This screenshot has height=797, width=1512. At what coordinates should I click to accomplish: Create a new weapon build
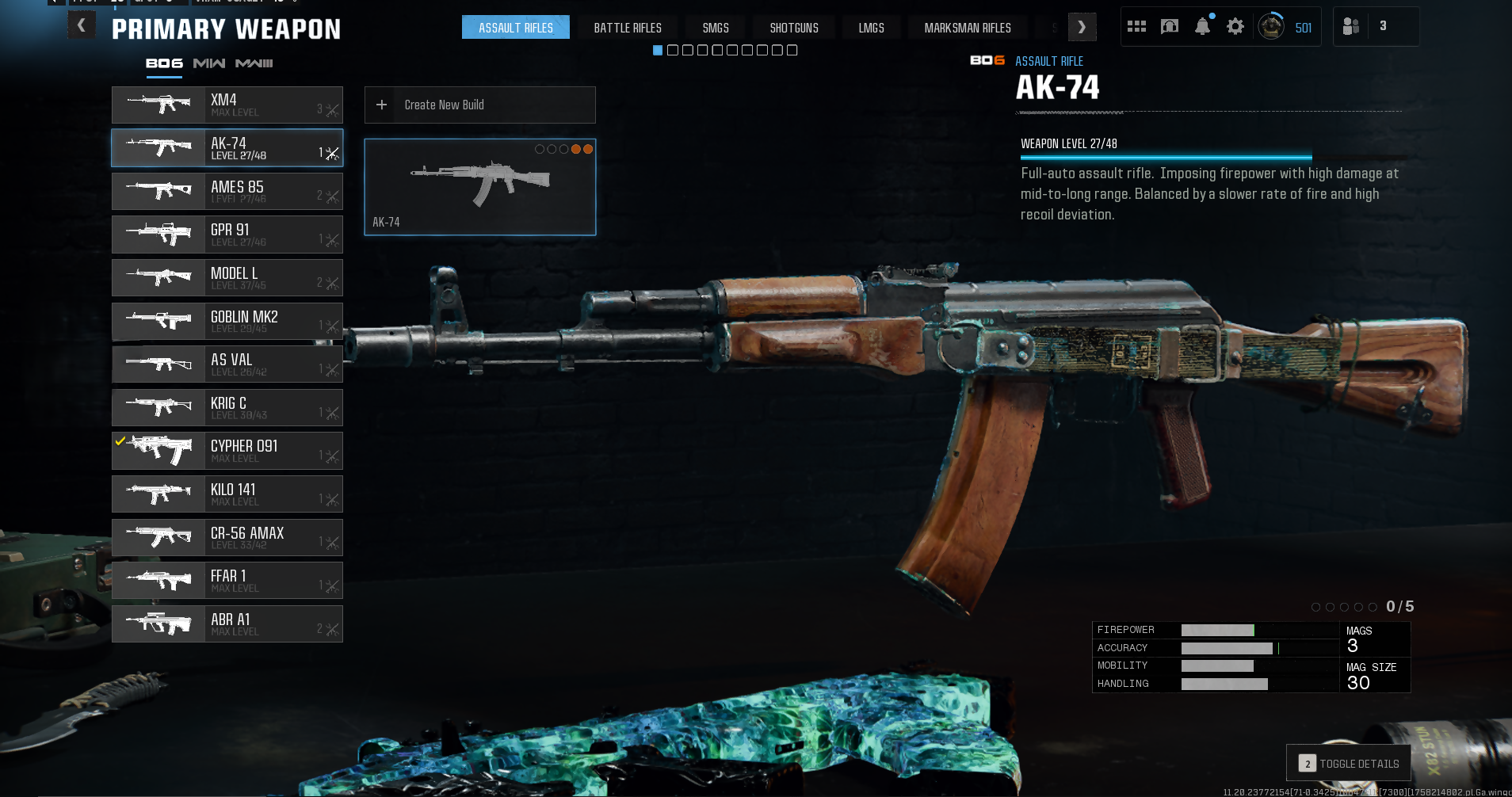[x=479, y=105]
